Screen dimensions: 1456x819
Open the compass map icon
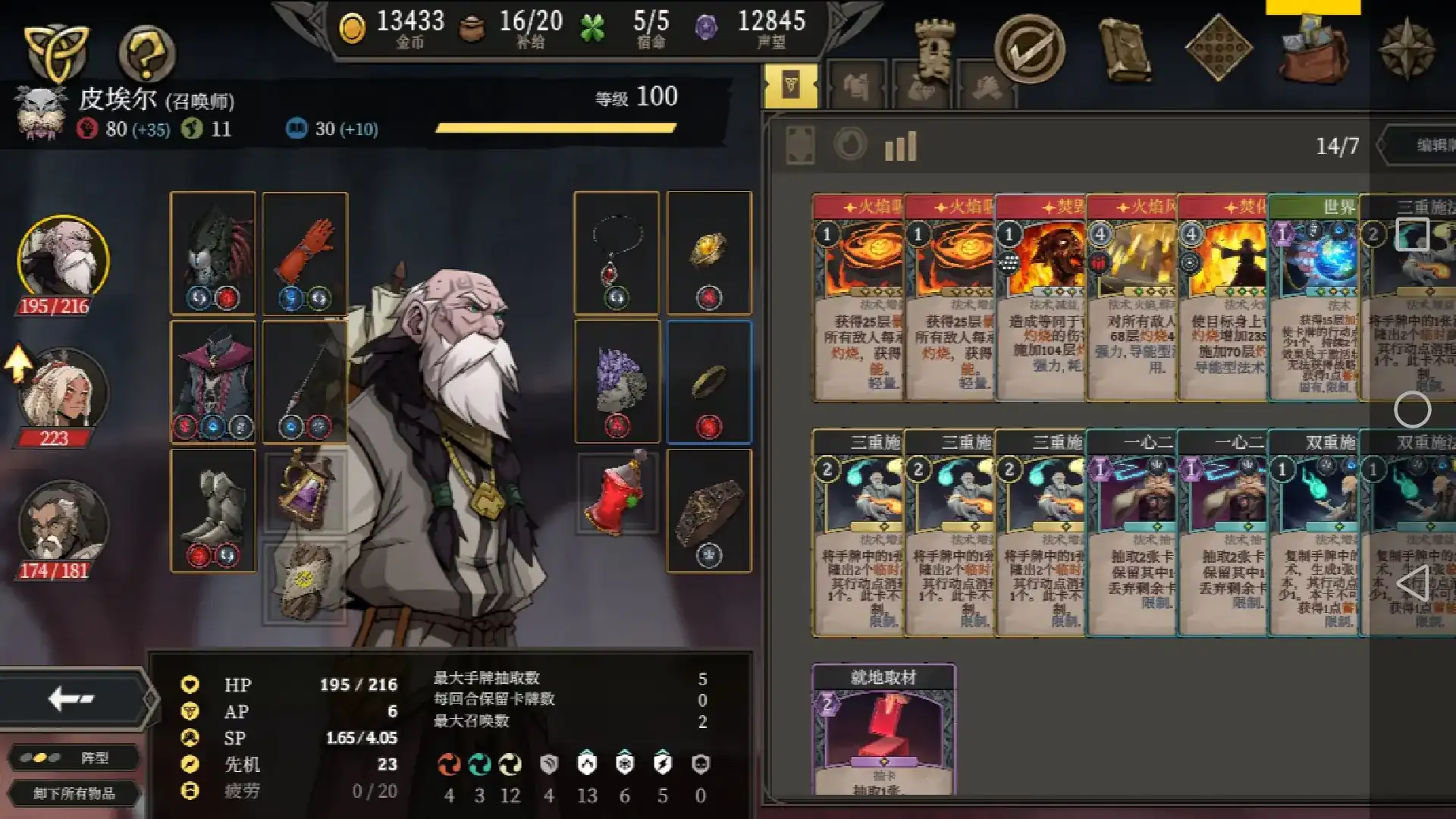click(x=1407, y=49)
